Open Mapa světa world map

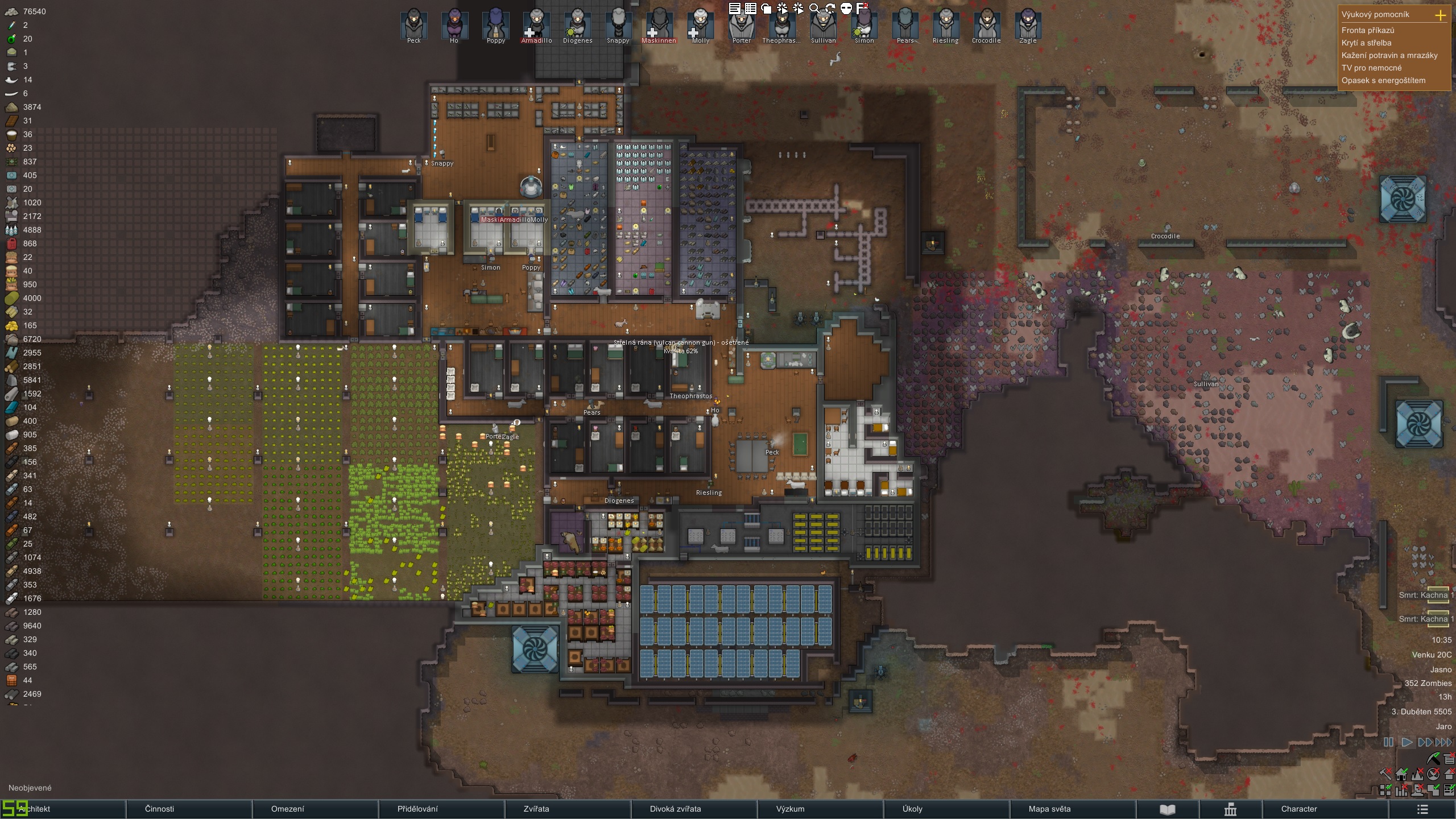coord(1049,809)
